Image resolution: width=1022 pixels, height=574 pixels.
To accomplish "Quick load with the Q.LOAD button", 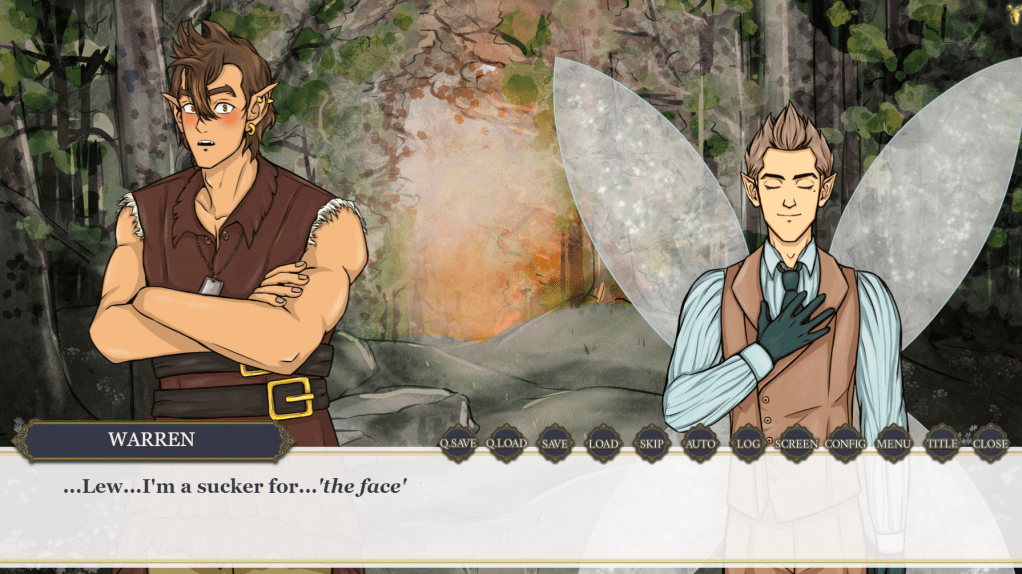I will [506, 443].
